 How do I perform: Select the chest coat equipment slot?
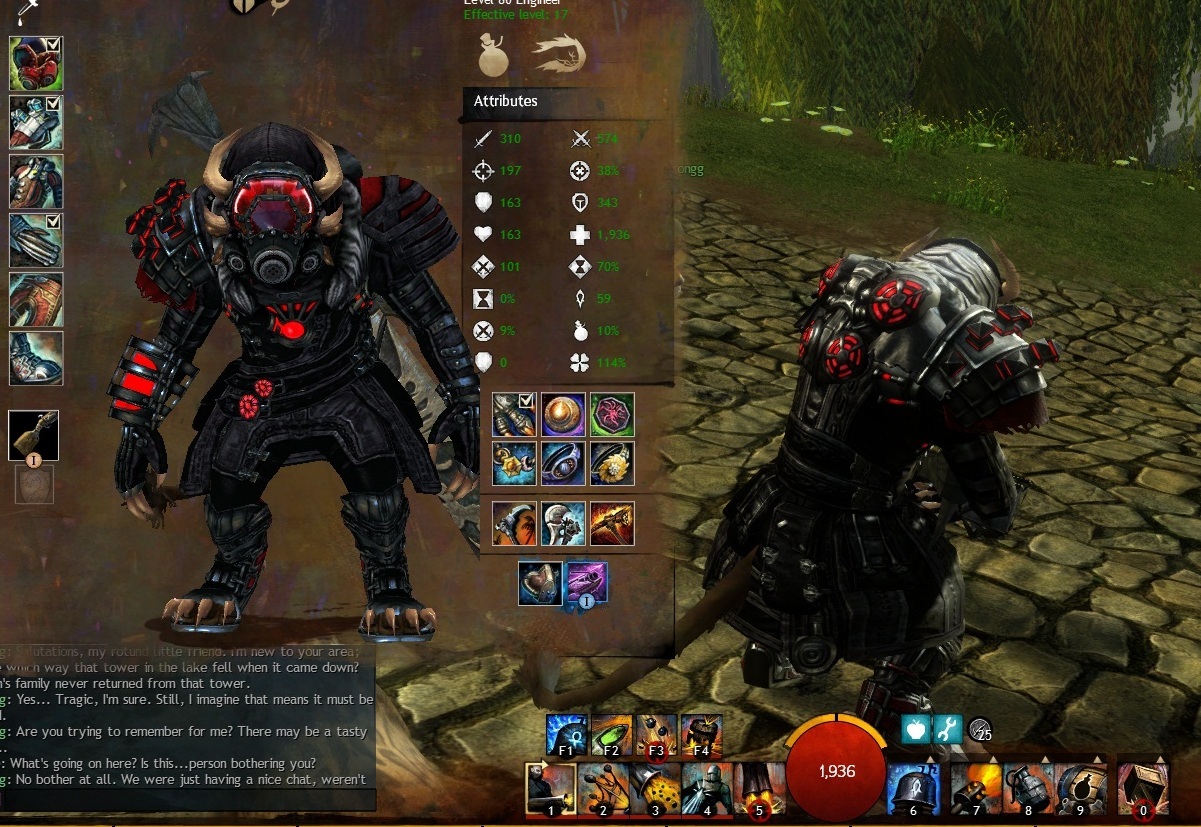click(36, 181)
